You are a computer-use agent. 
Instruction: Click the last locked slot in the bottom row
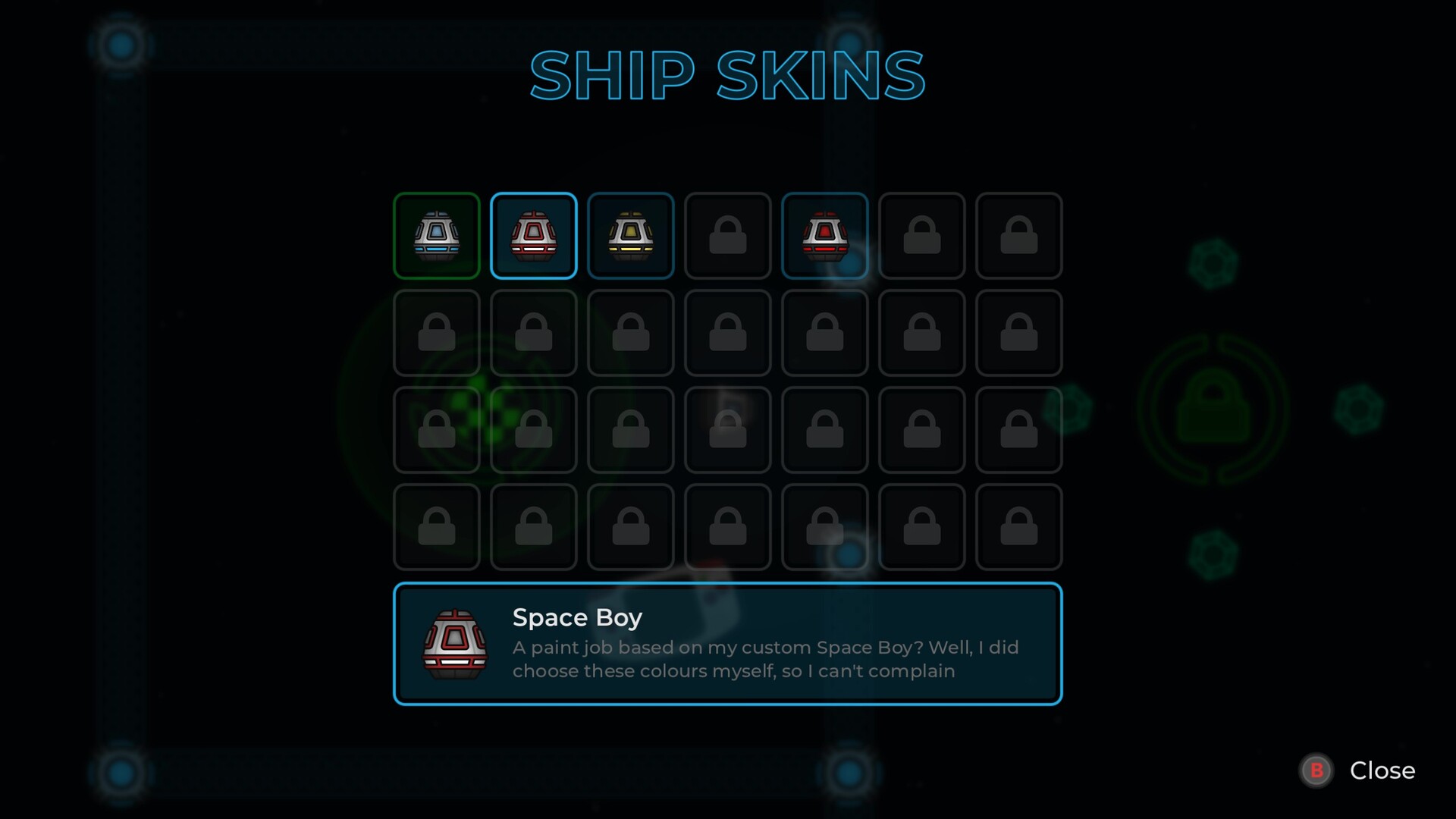pyautogui.click(x=1019, y=527)
